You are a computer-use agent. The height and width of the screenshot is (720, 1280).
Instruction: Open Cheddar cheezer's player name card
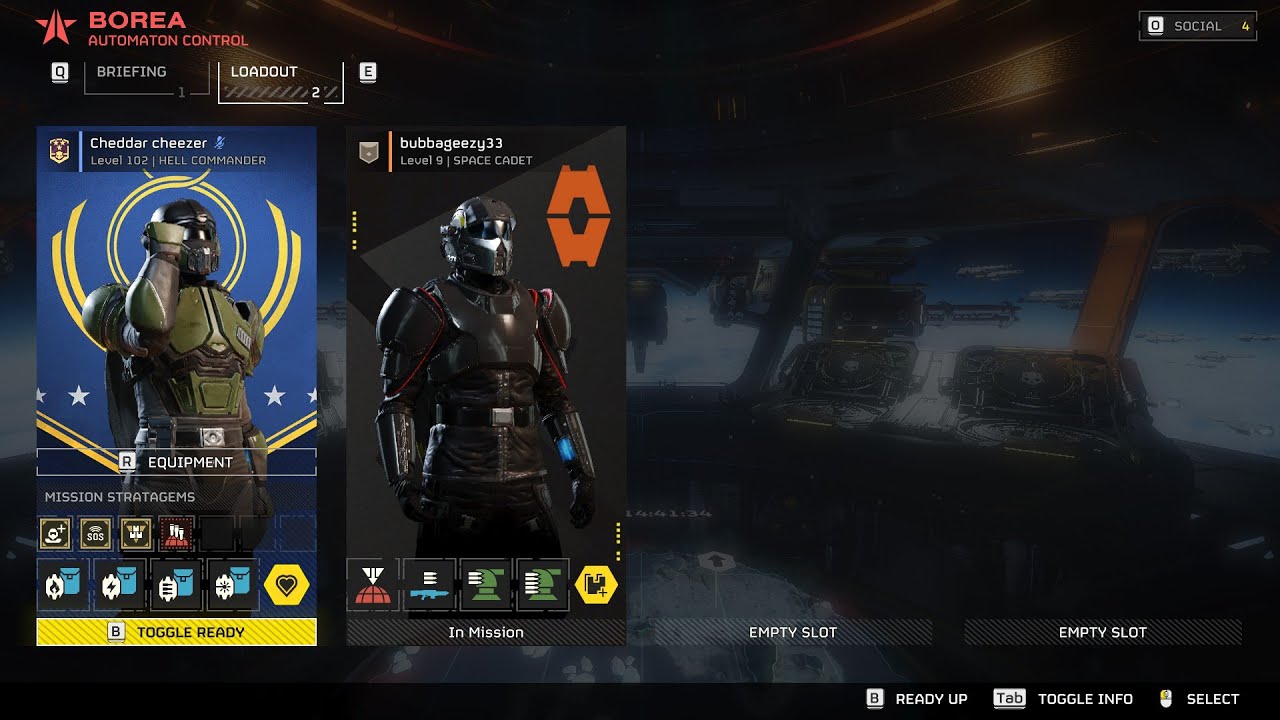[x=177, y=150]
